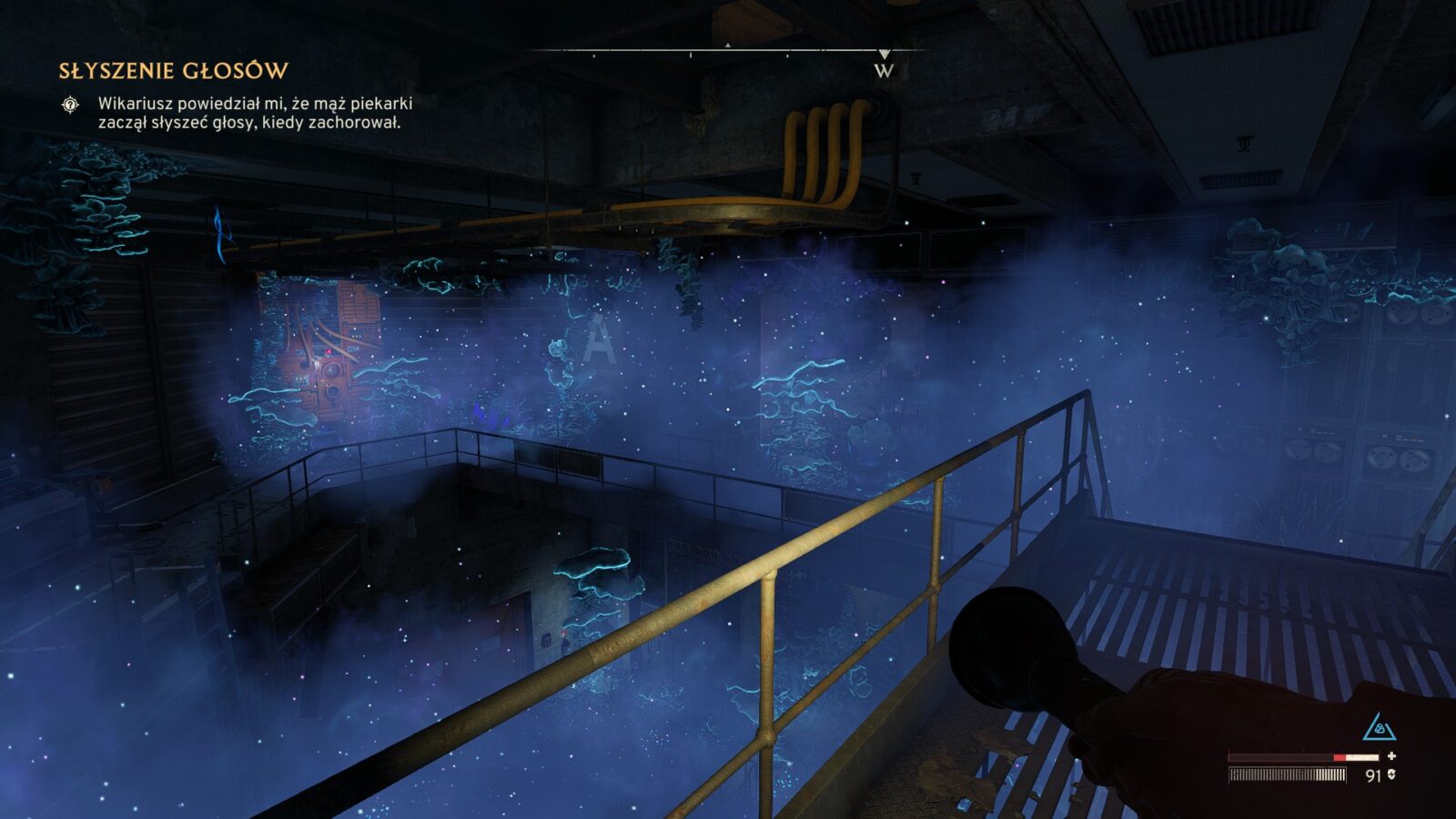Click the blue triangle status icon
Screen dimensions: 1456x819
coord(1380,727)
